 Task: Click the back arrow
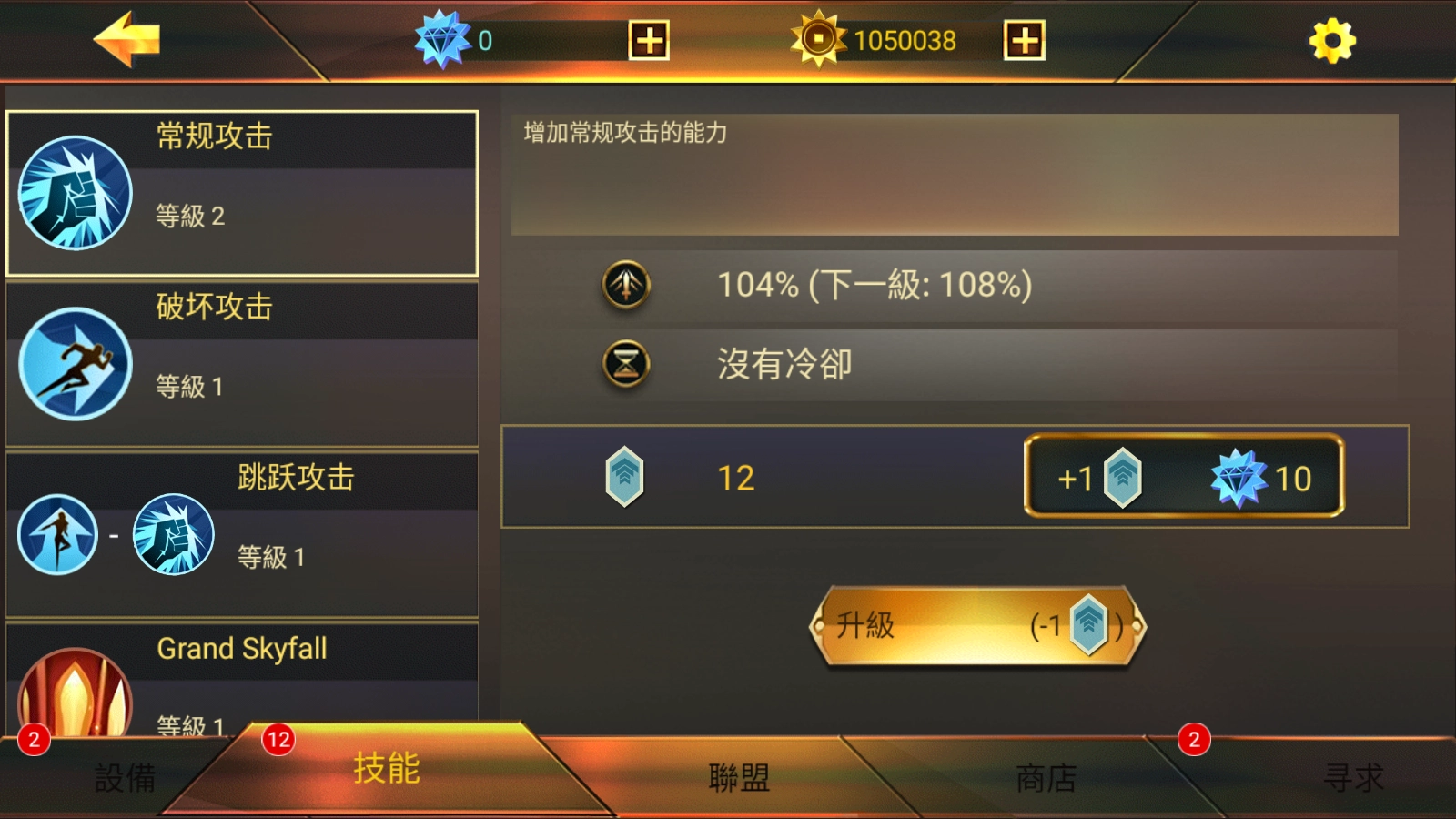click(x=127, y=38)
